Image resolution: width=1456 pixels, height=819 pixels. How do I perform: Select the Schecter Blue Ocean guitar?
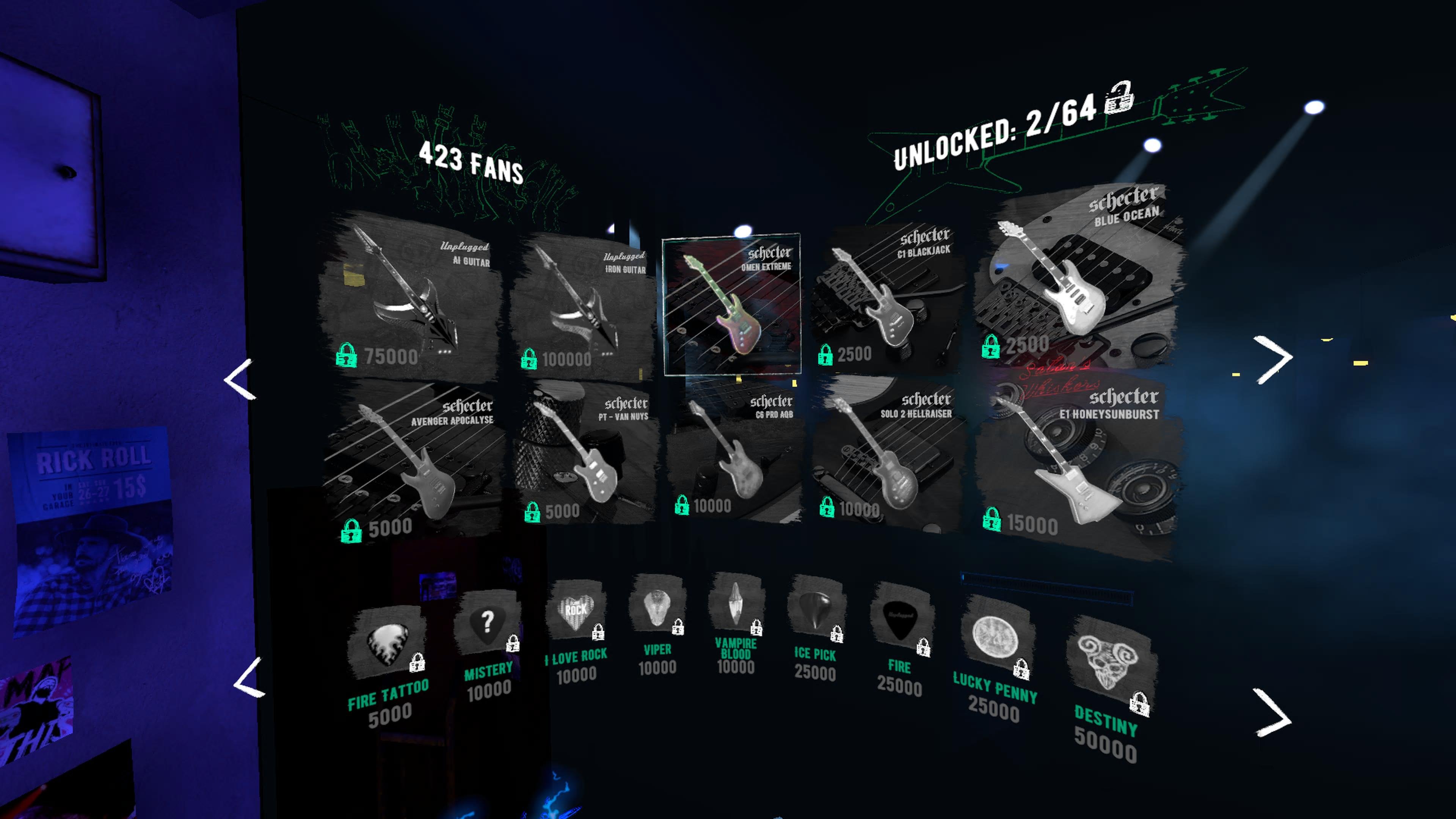pos(1077,277)
